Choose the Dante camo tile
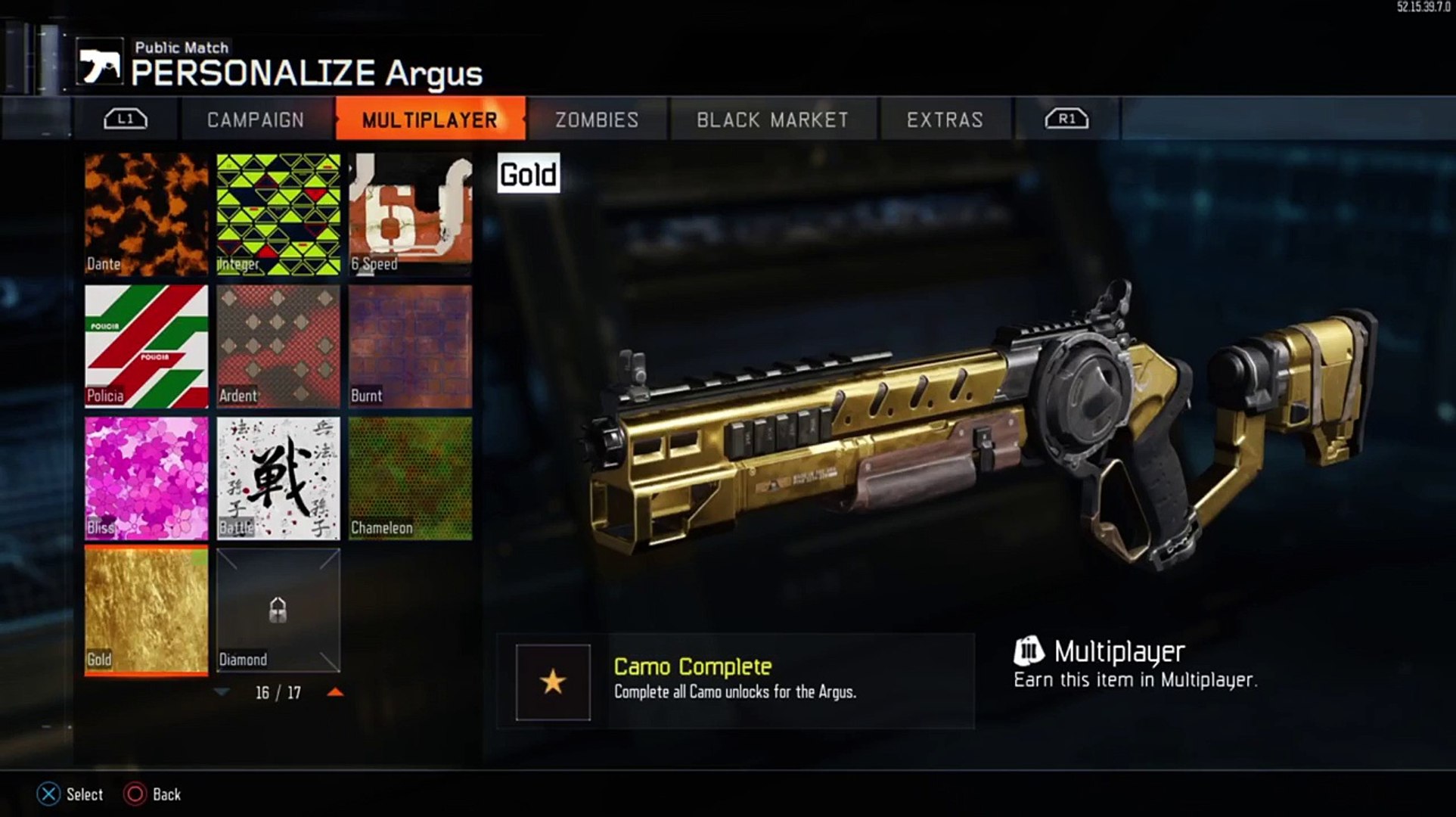Screen dimensions: 1456x817 [146, 214]
